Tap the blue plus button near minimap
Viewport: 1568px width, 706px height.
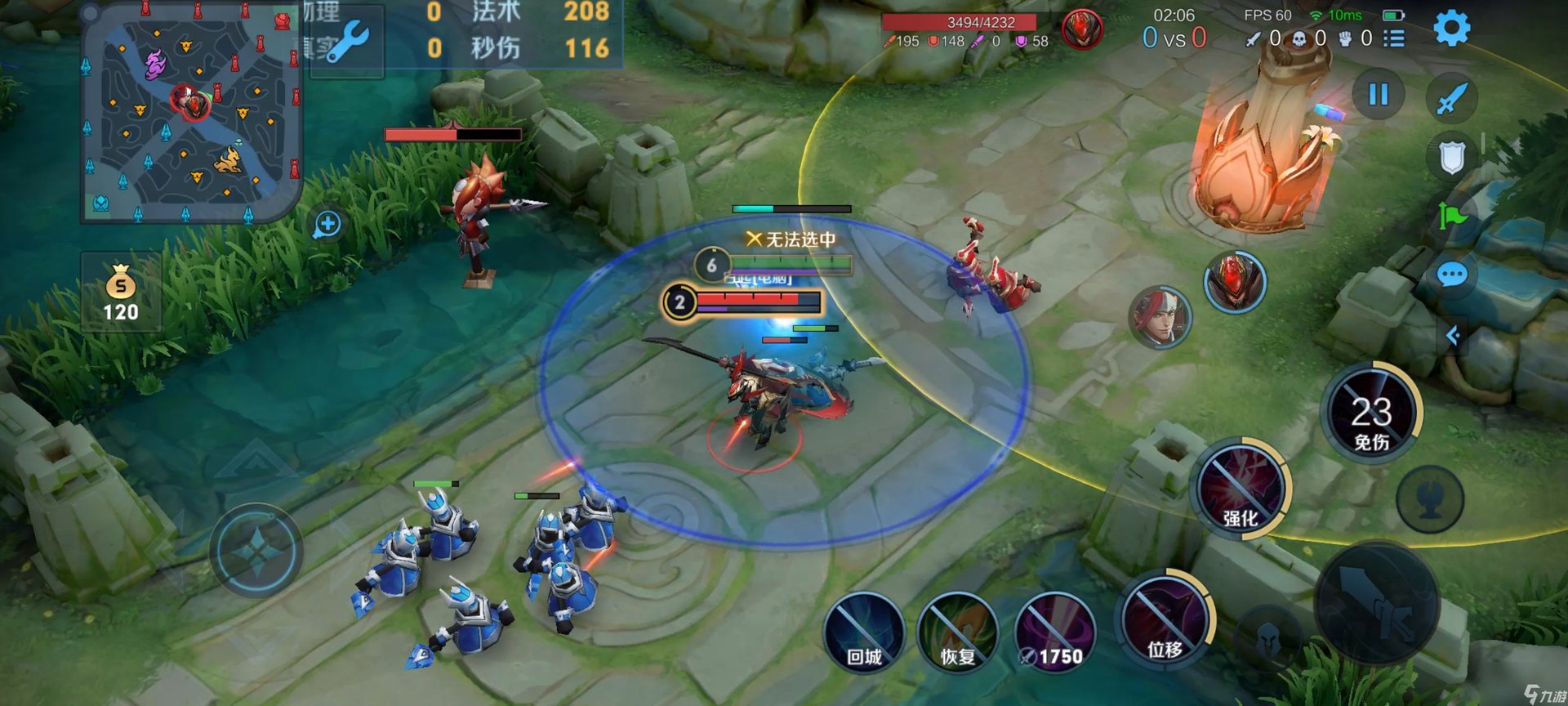click(327, 224)
